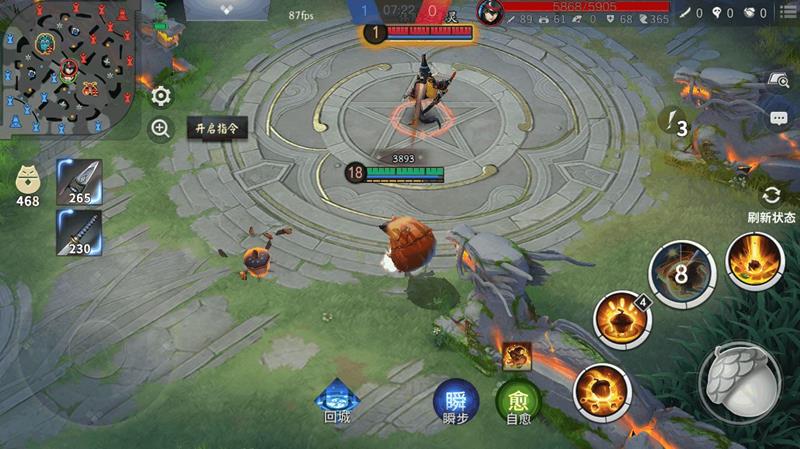Click the magnifier zoom button beside minimap
This screenshot has width=800, height=449.
pos(161,128)
